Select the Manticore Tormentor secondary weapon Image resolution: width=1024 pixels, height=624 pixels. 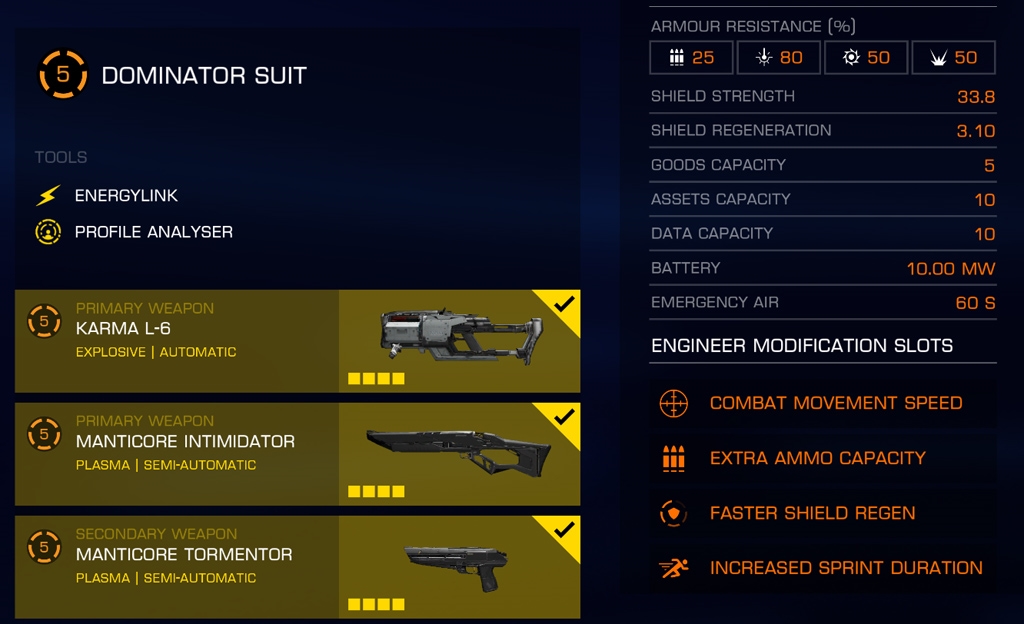pyautogui.click(x=297, y=566)
